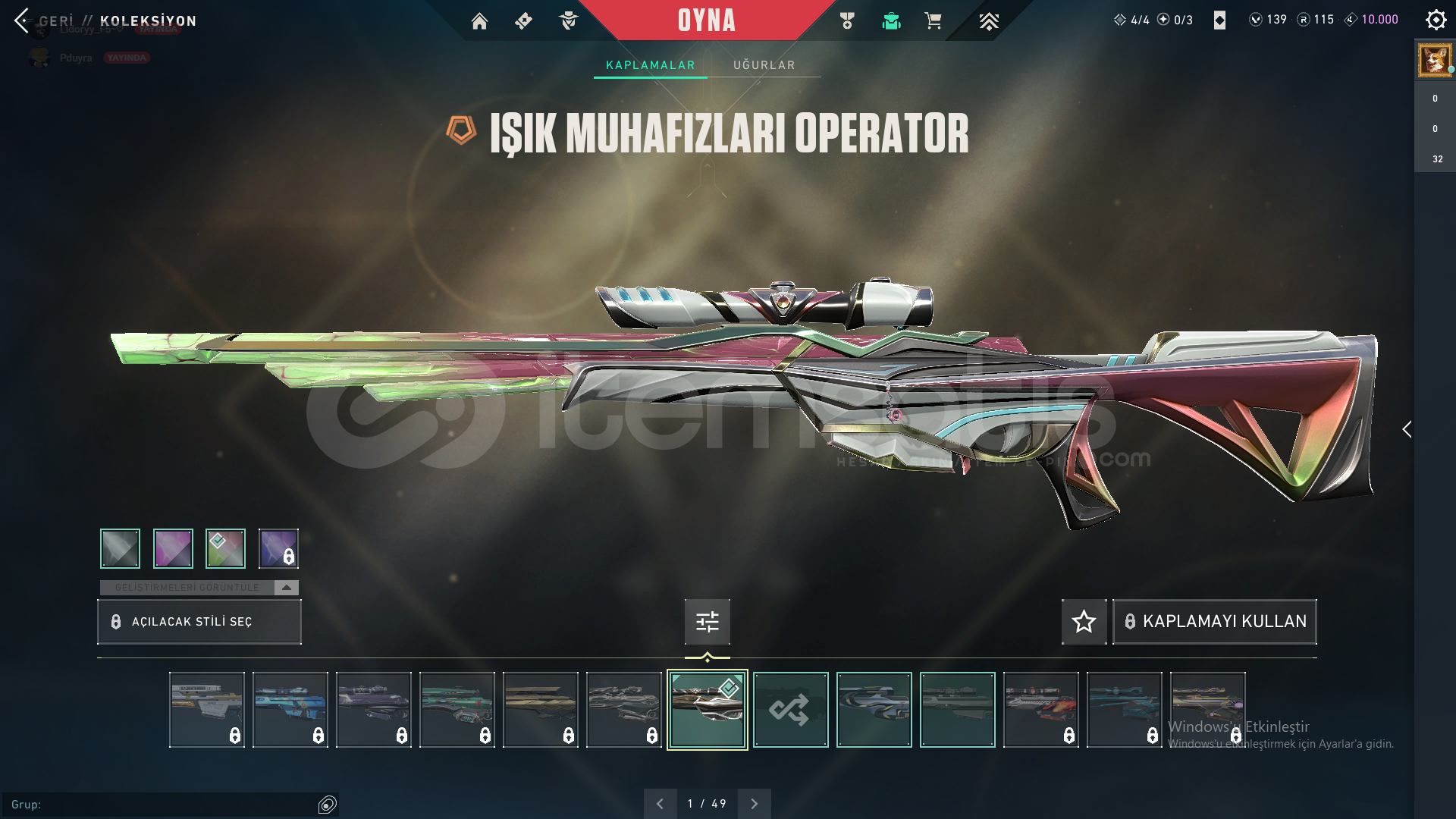Expand the social side panel arrow
Viewport: 1456px width, 819px height.
click(1407, 429)
